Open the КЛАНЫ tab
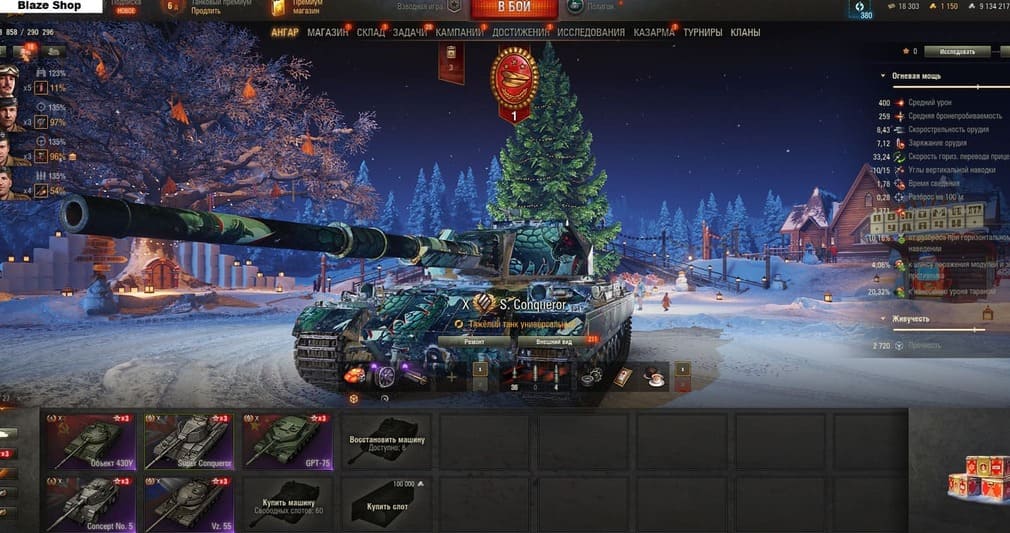This screenshot has height=533, width=1010. 745,32
